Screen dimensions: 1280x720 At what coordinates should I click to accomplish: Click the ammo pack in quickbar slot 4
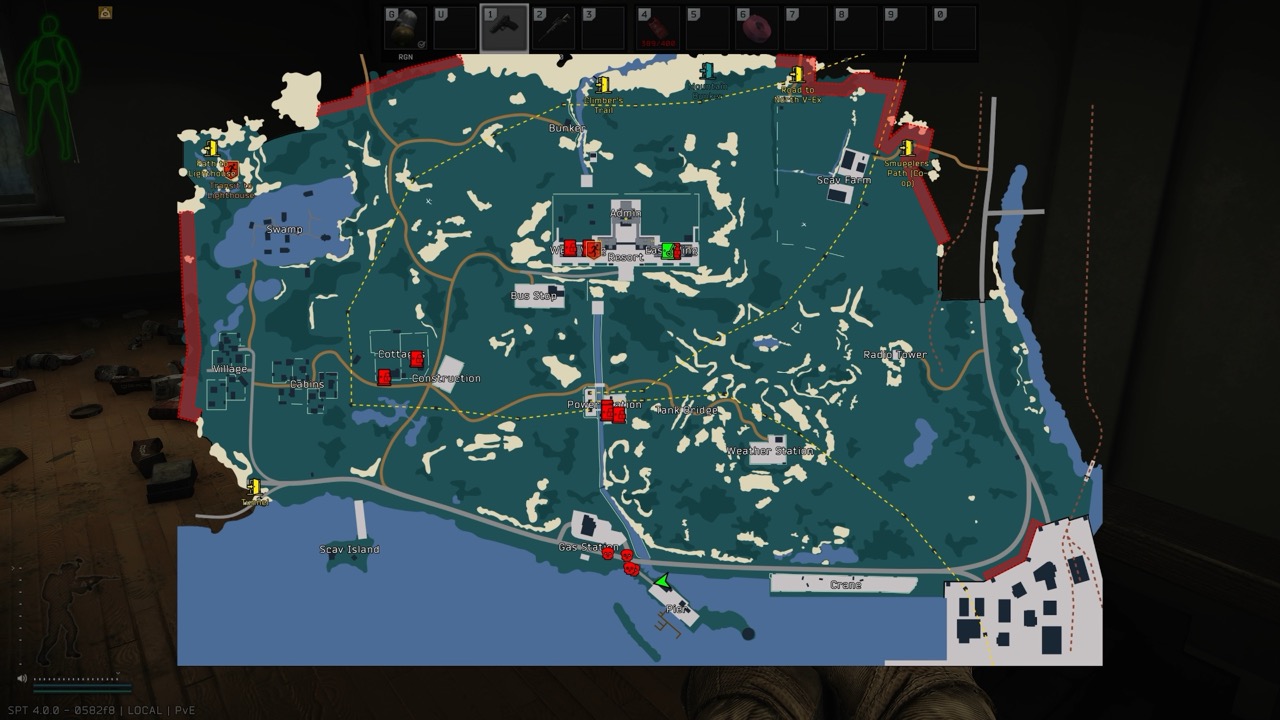tap(657, 27)
